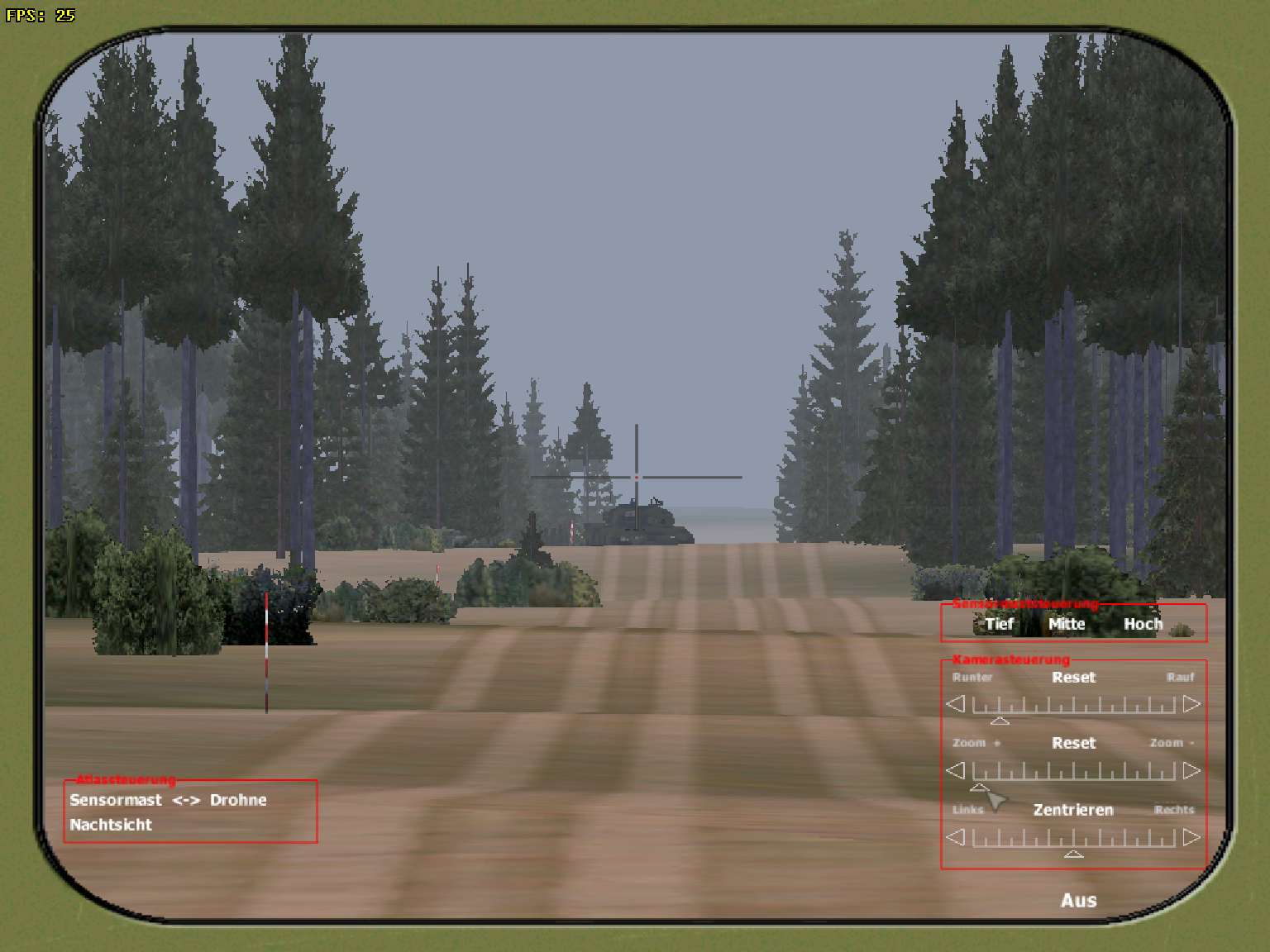Click Reset between Runter and Rauf
Image resolution: width=1270 pixels, height=952 pixels.
pyautogui.click(x=1073, y=678)
